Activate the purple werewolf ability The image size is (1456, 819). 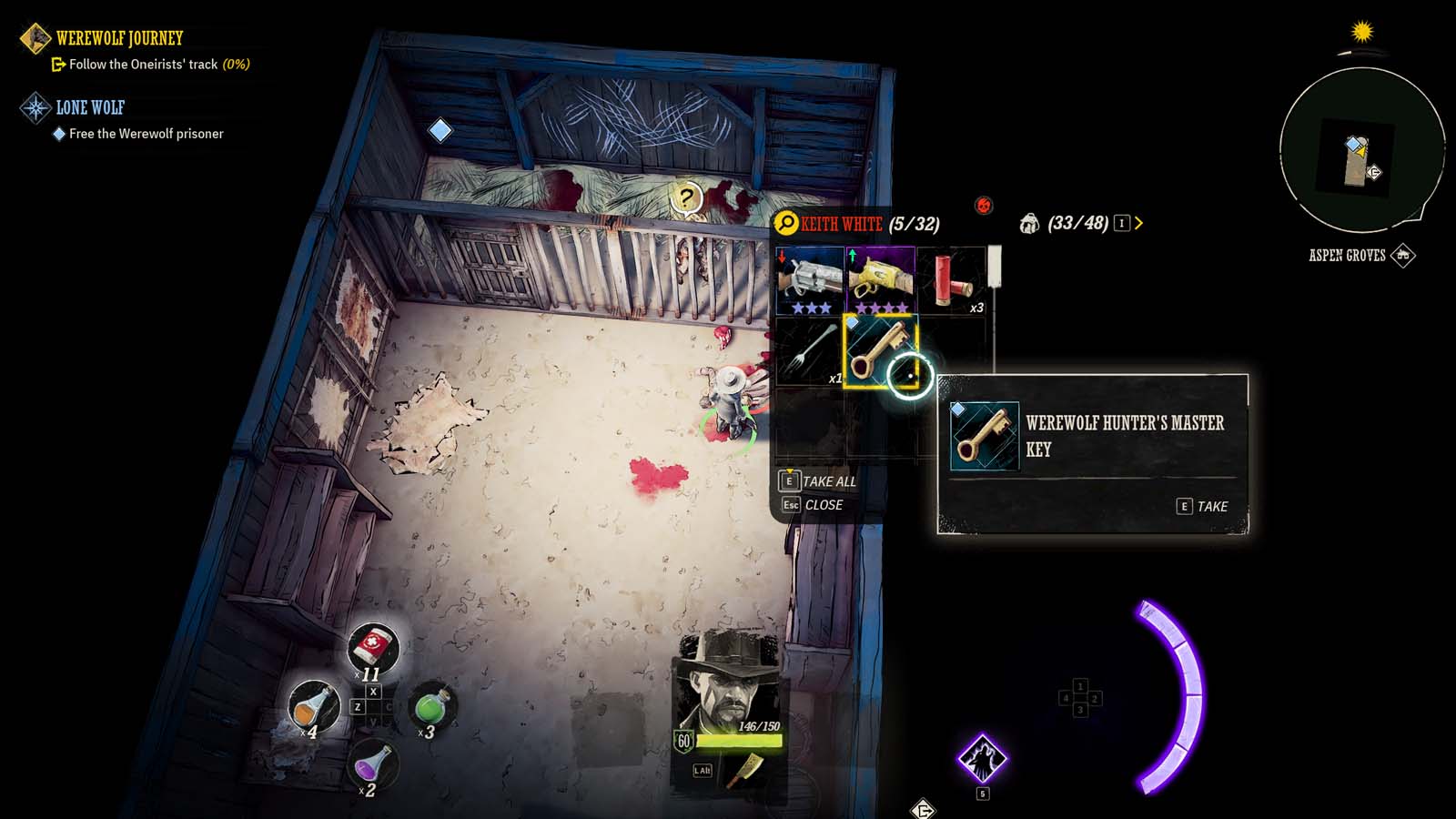pos(982,758)
